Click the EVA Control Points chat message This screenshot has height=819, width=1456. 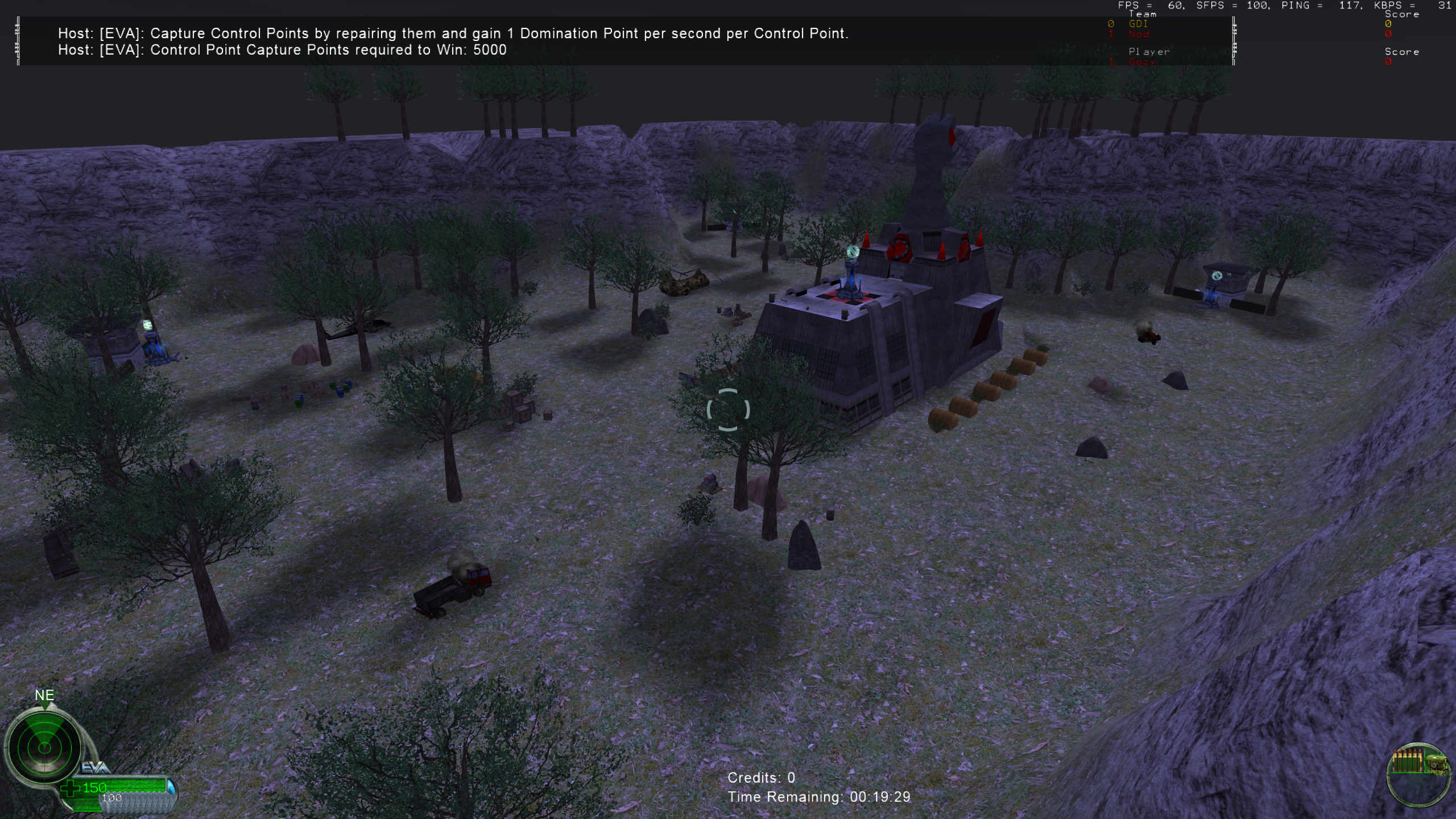point(453,34)
